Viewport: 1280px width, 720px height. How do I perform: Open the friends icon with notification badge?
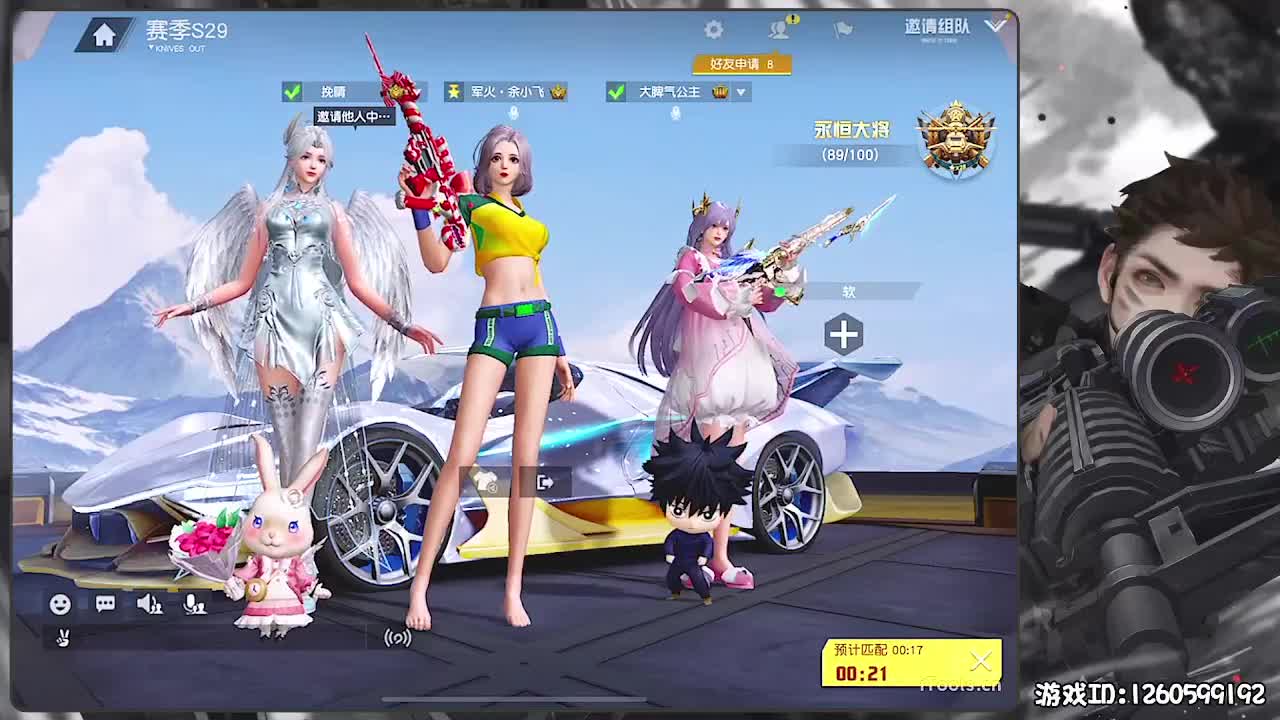[x=778, y=29]
